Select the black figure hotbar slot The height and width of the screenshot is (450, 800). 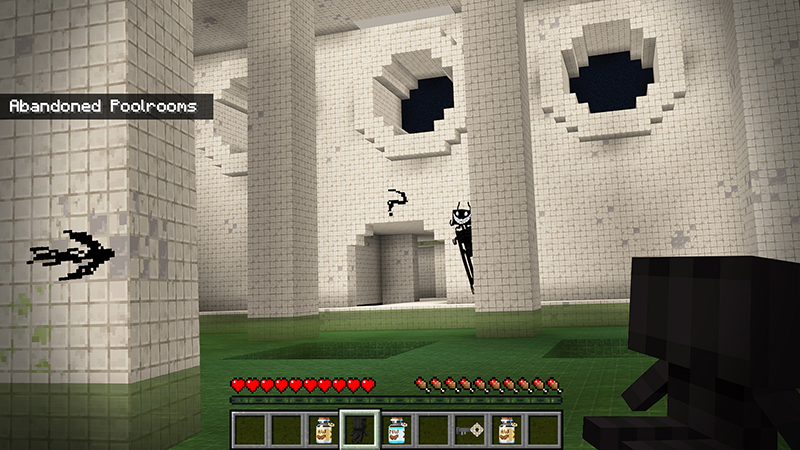pos(360,429)
